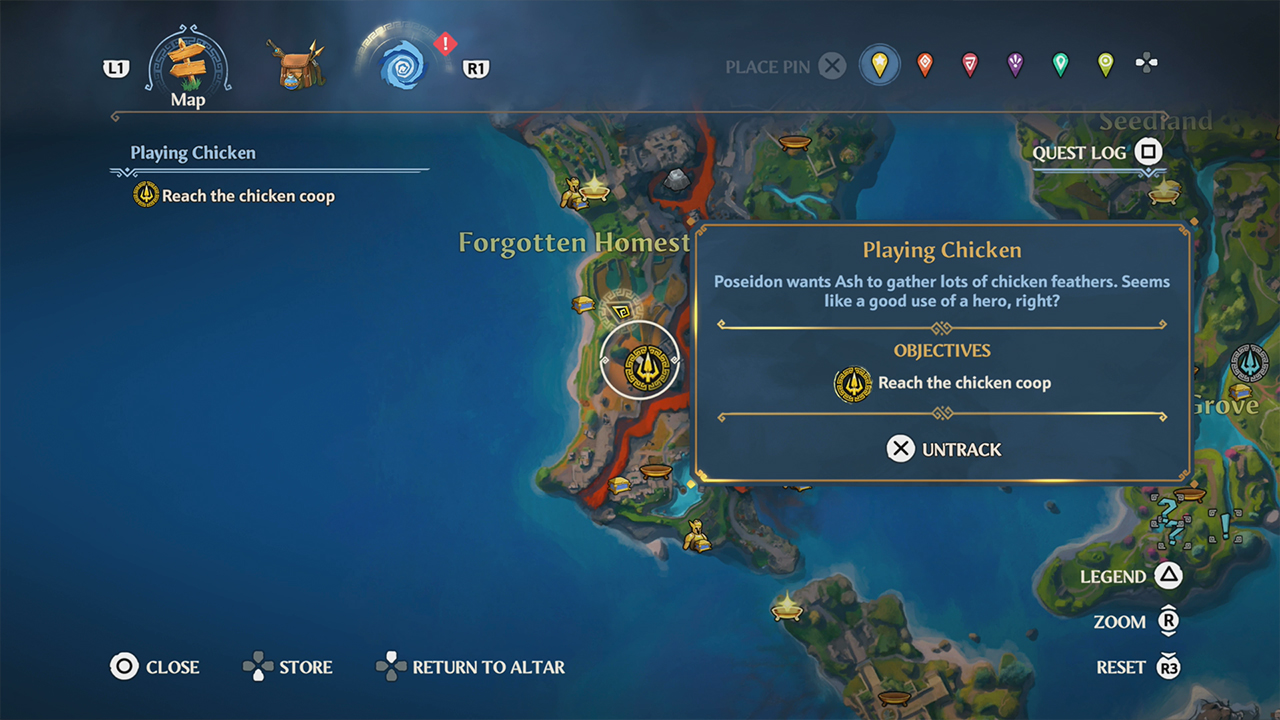Choose the orange diamond map pin
The image size is (1280, 720).
tap(925, 66)
